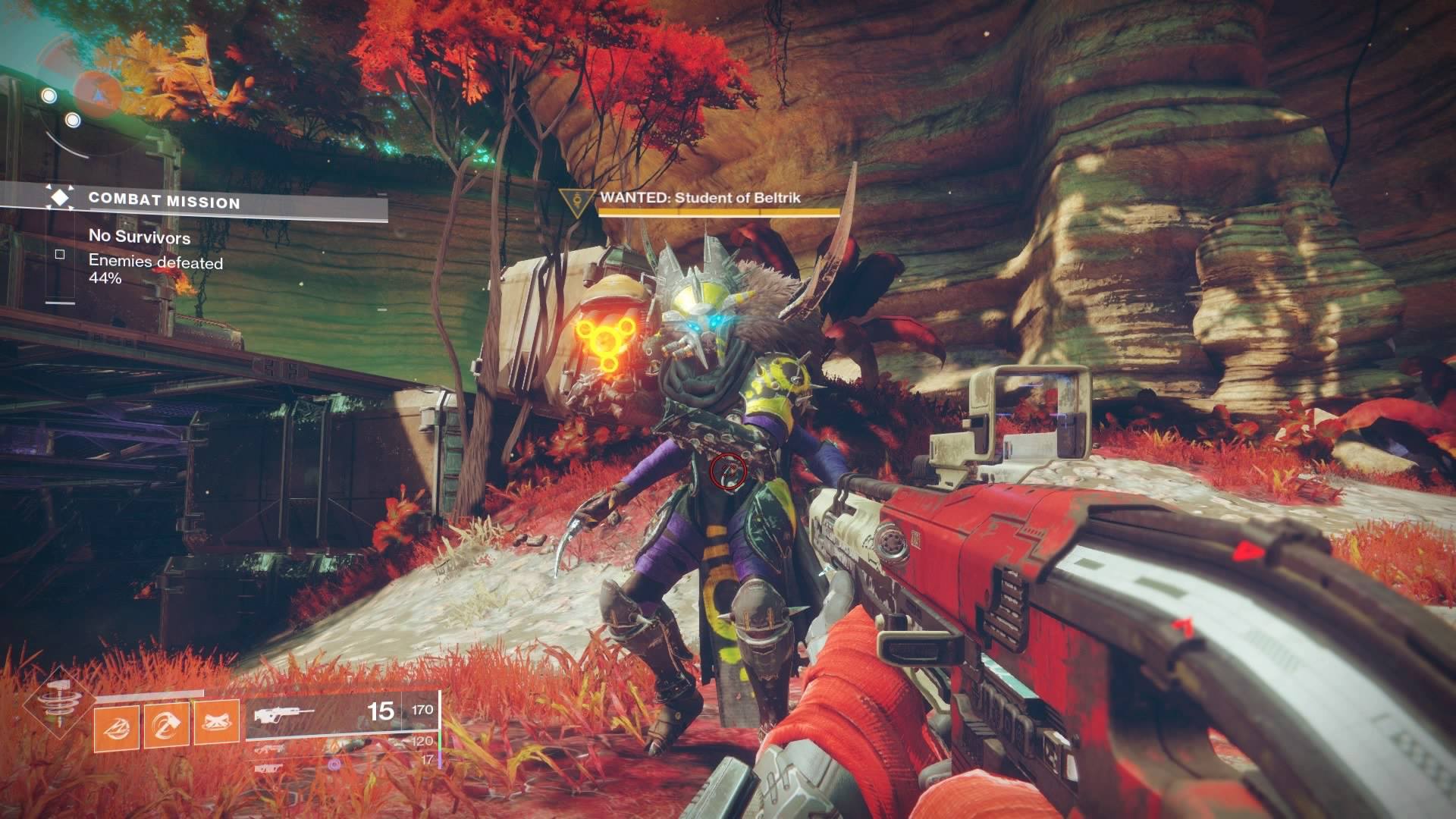Activate the barricade class ability icon

click(217, 722)
